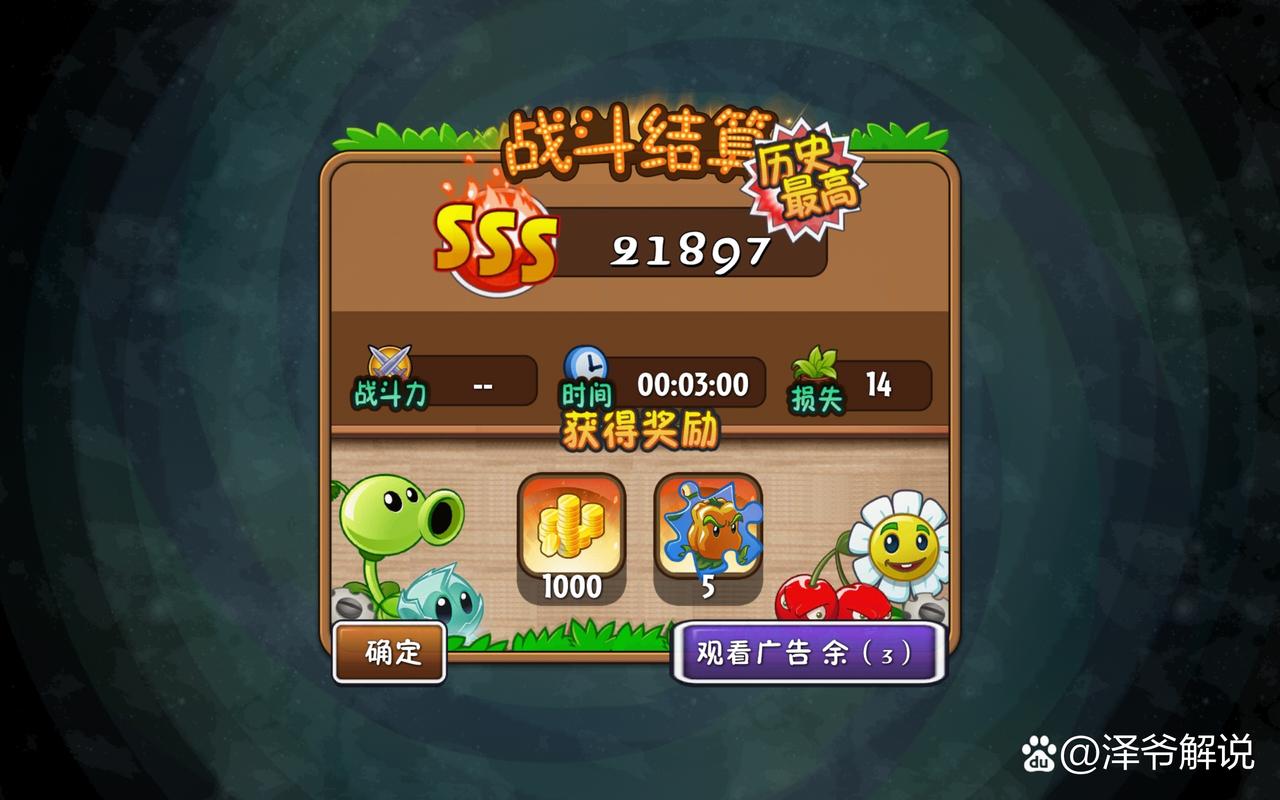
Task: Select the crossed swords 战斗力 icon
Action: point(391,362)
